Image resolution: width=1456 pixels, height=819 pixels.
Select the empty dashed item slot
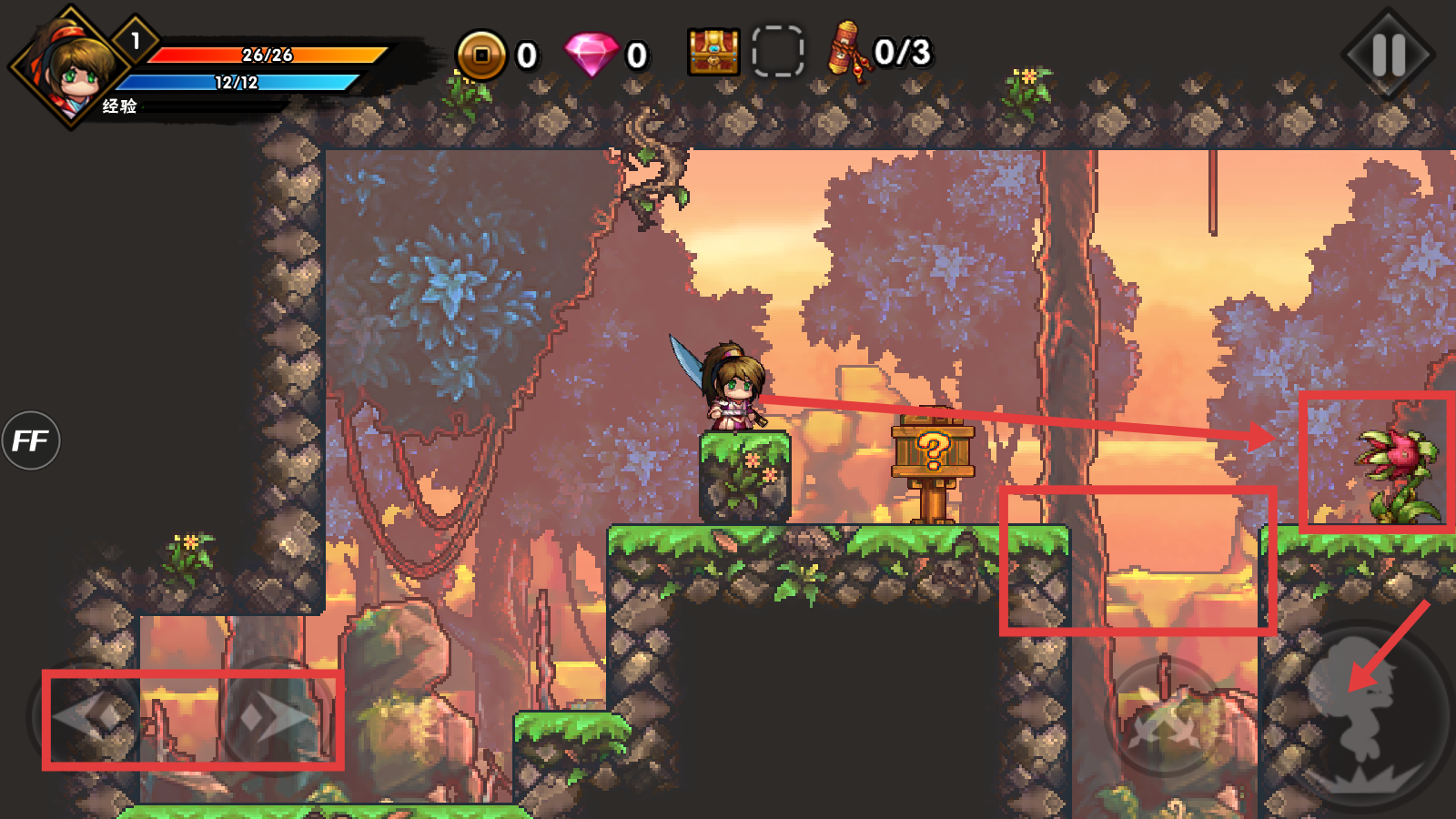[x=778, y=52]
